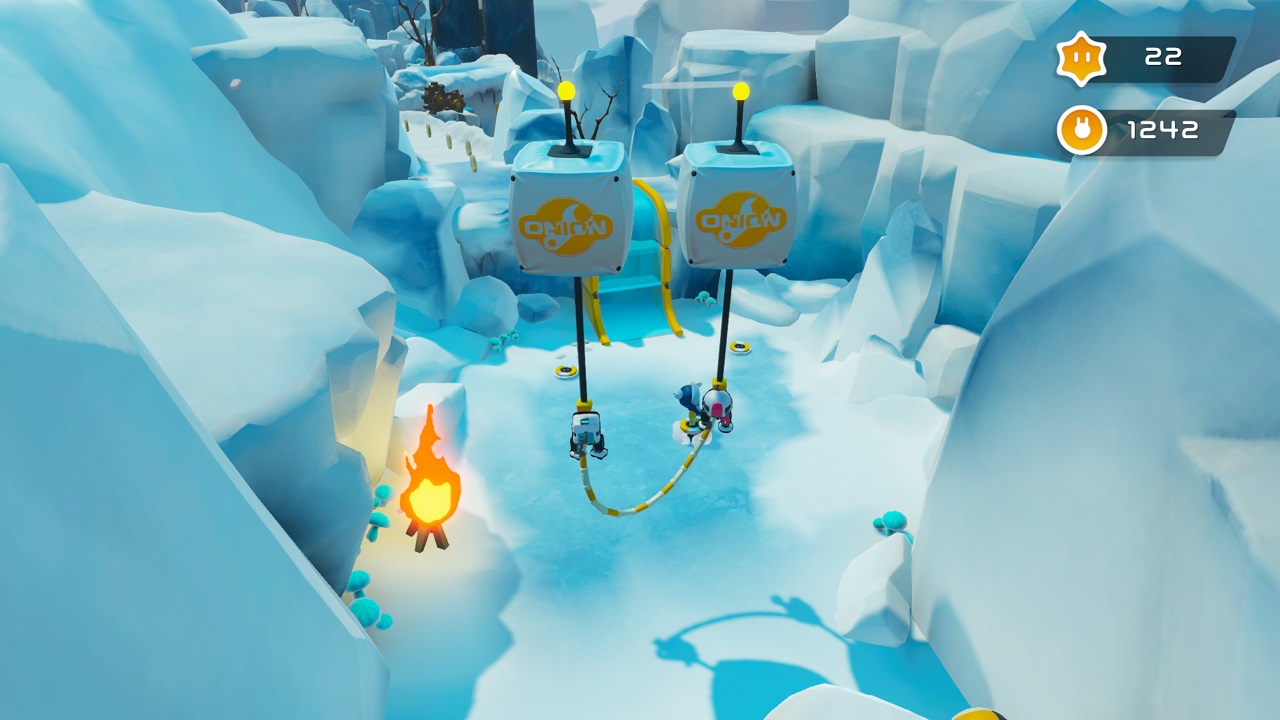Image resolution: width=1280 pixels, height=720 pixels.
Task: Select the coin total showing 1242
Action: 1166,129
